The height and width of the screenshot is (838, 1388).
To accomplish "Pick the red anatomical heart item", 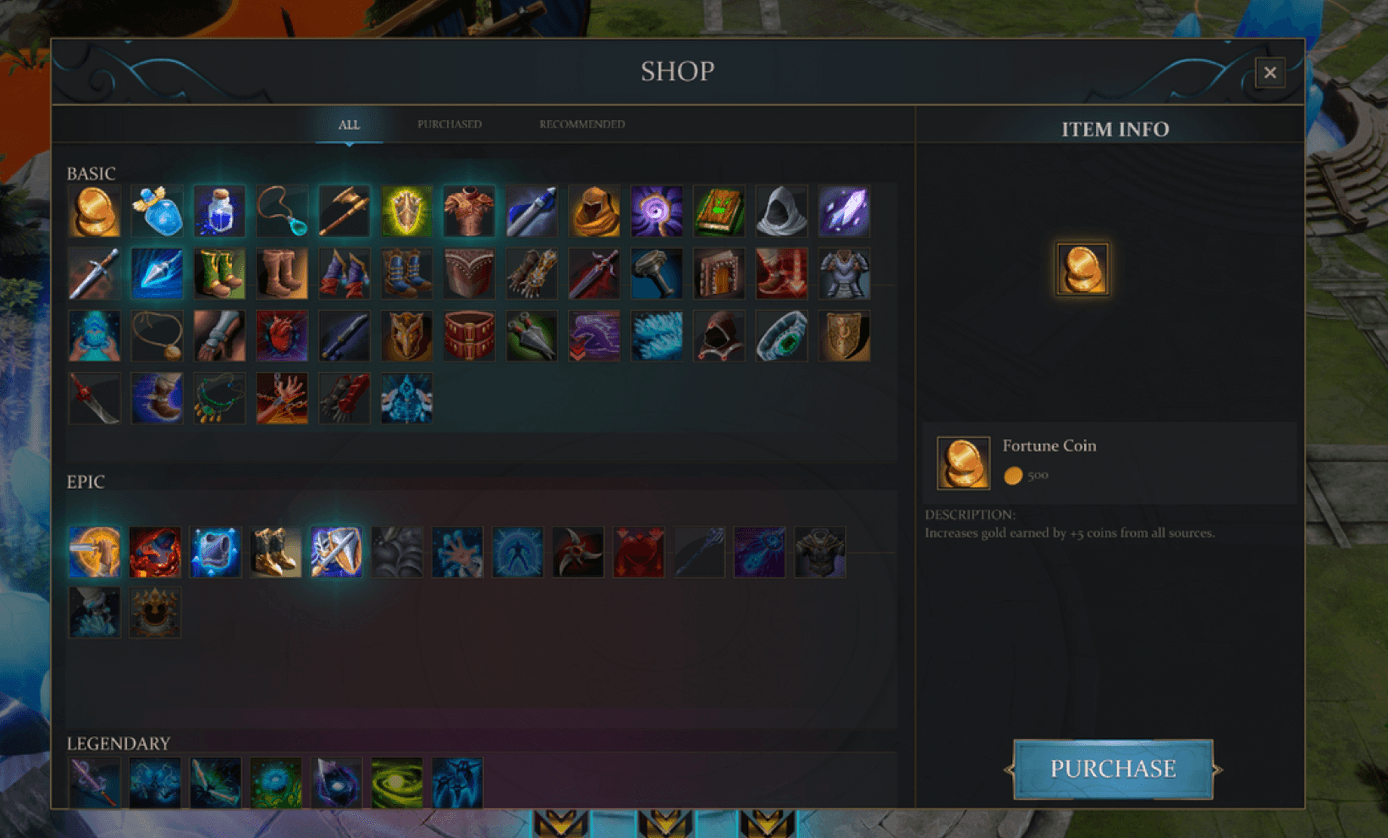I will (x=282, y=336).
